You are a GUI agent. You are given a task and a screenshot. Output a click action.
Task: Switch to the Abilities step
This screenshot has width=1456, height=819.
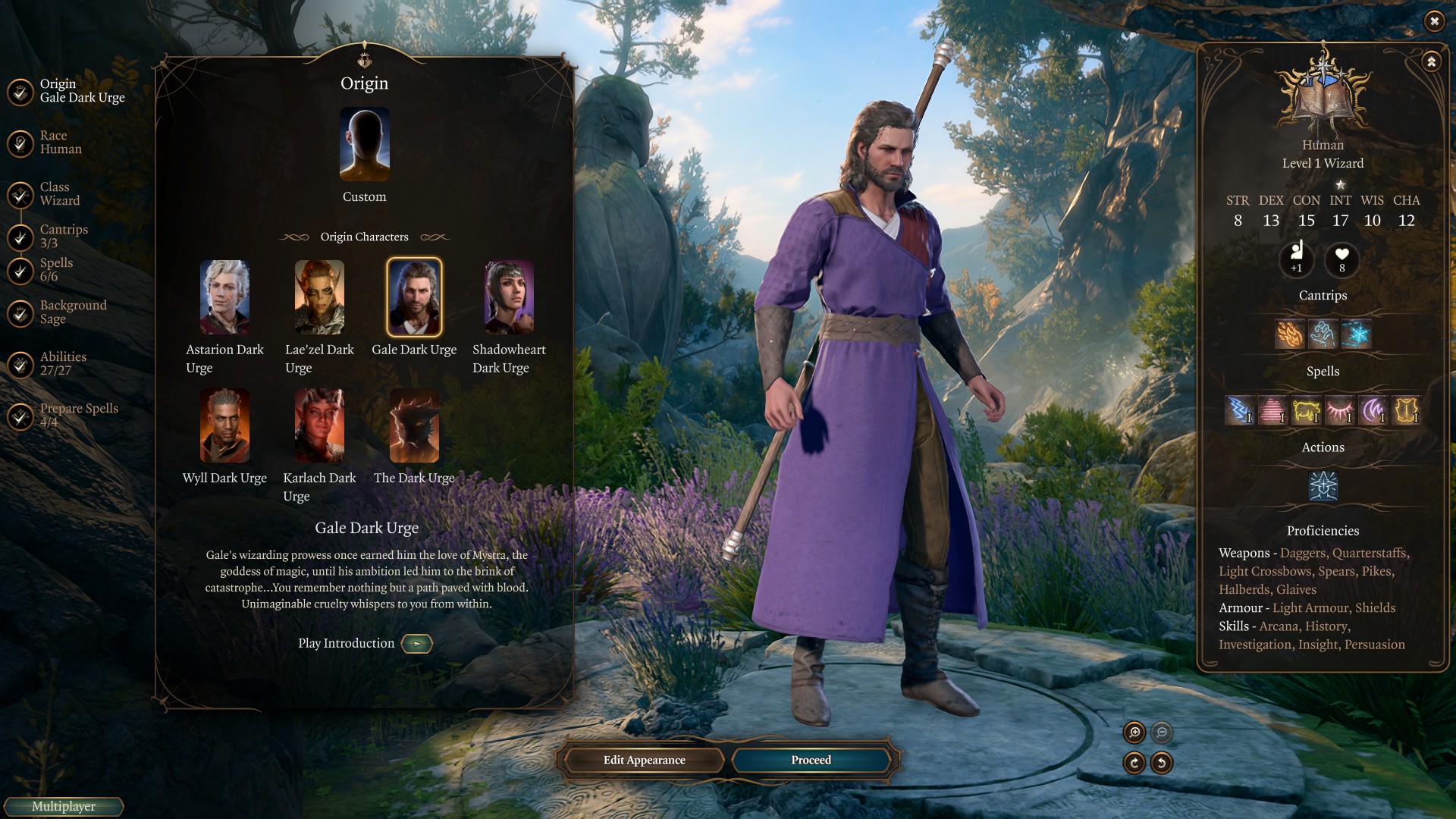(62, 364)
